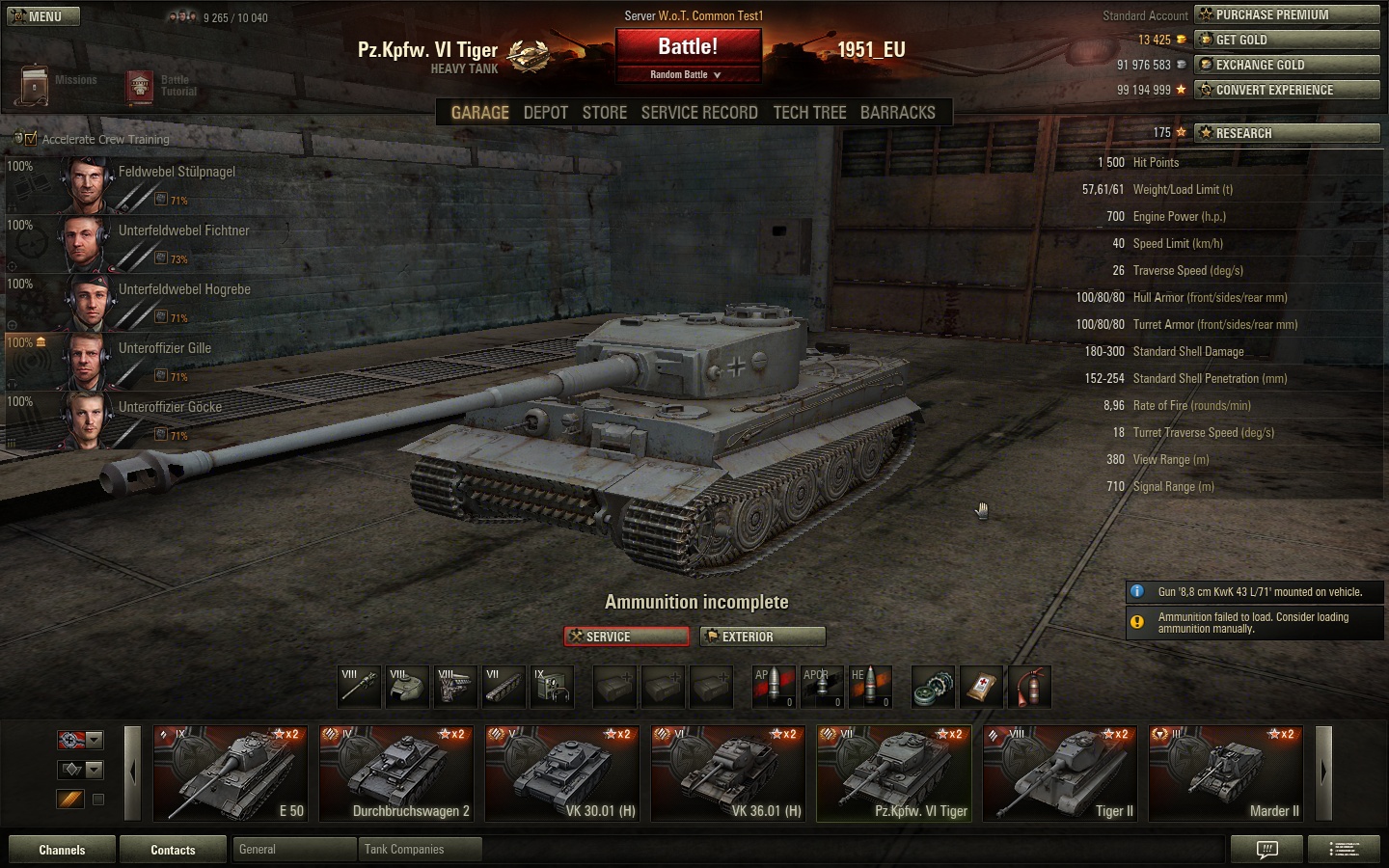The width and height of the screenshot is (1389, 868).
Task: View the Service Record tab
Action: tap(699, 113)
